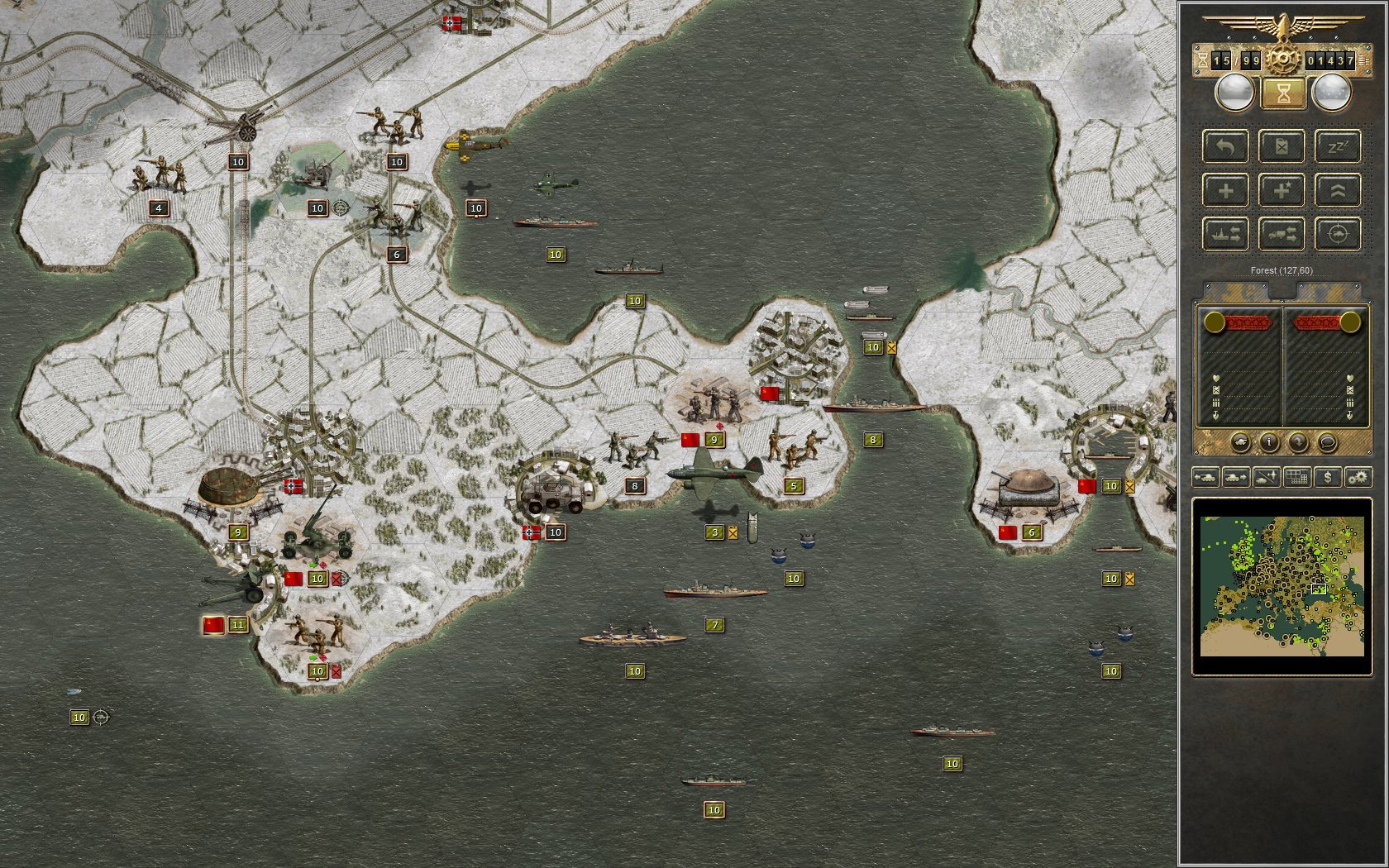Resupply unit with the jerry can icon
The height and width of the screenshot is (868, 1389).
tap(1282, 147)
